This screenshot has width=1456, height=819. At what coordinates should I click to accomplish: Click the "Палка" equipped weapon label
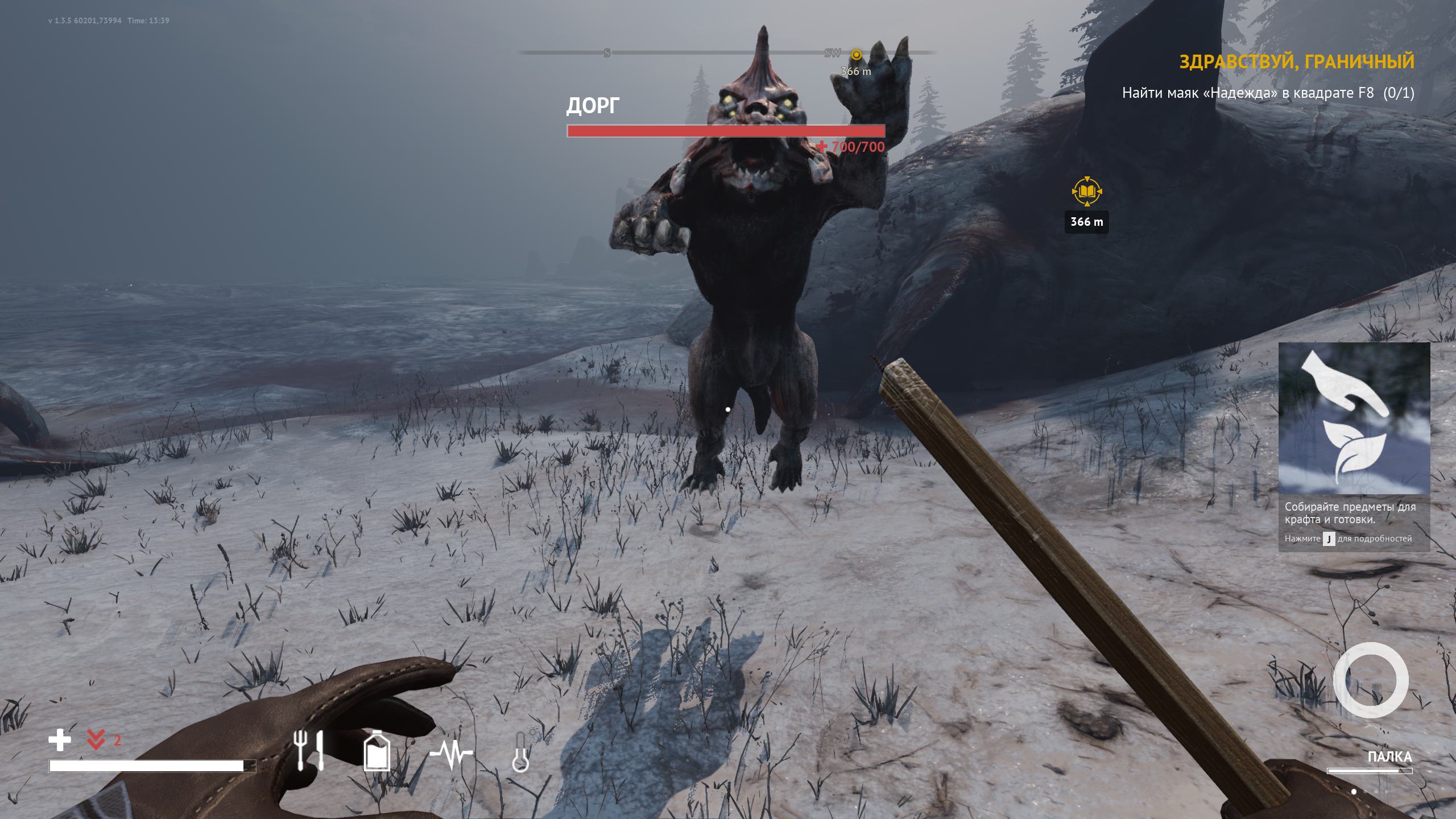point(1389,756)
